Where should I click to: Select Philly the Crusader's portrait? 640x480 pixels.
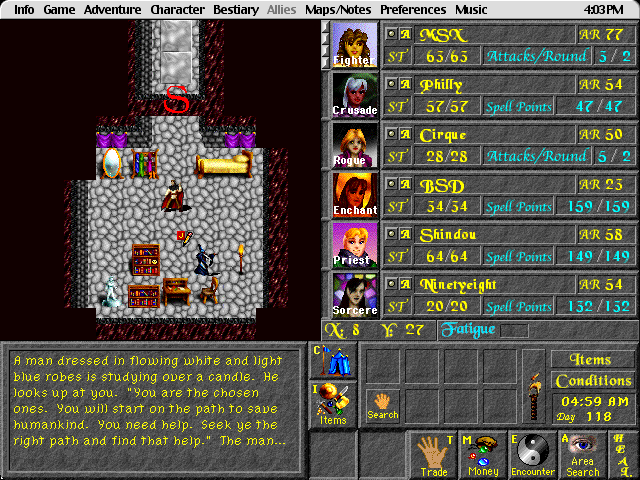[355, 95]
